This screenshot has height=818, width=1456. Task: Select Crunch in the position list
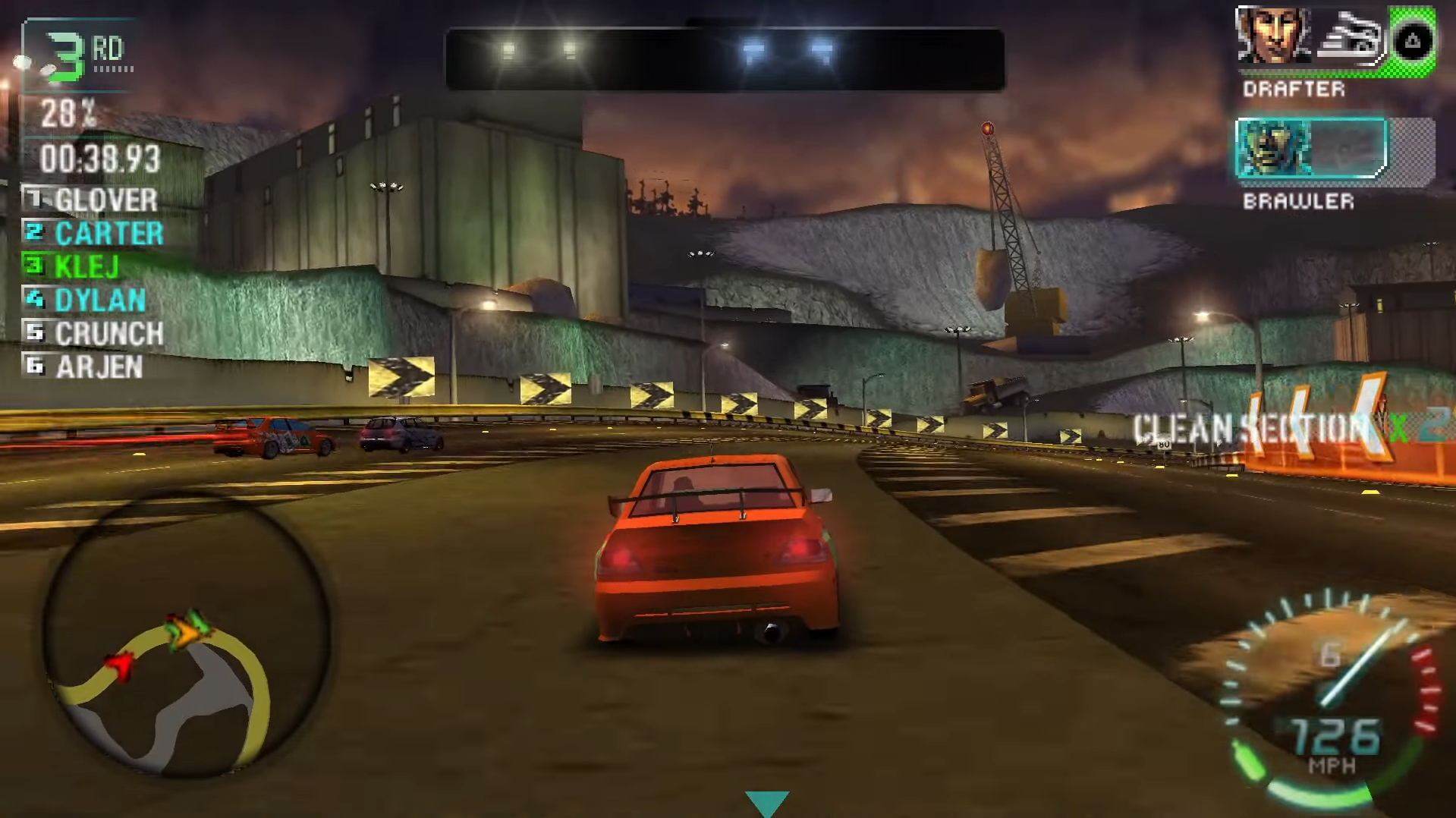pyautogui.click(x=96, y=334)
